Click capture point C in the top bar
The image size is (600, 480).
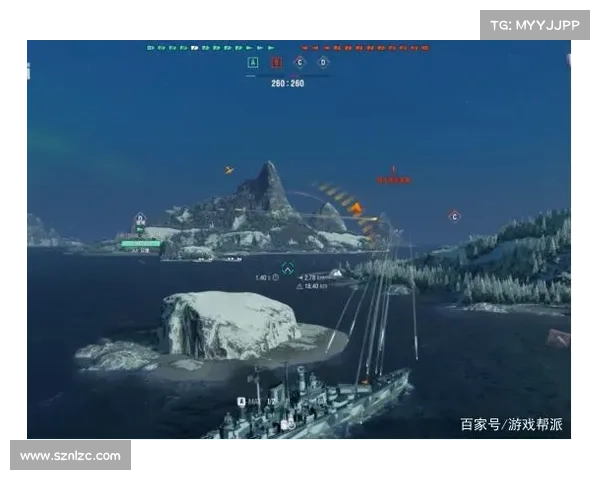point(299,62)
